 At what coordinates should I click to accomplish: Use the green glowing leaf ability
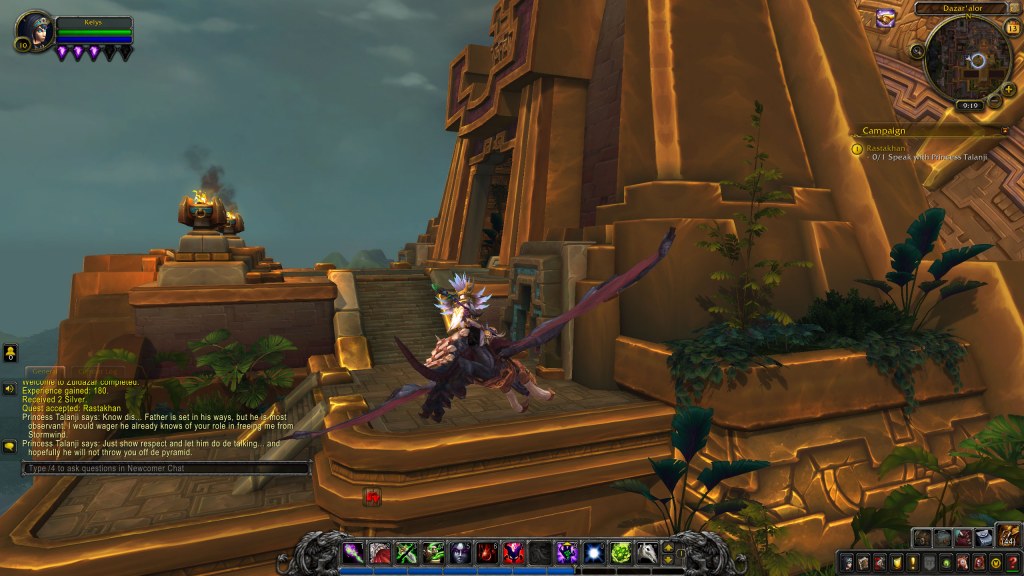(620, 551)
